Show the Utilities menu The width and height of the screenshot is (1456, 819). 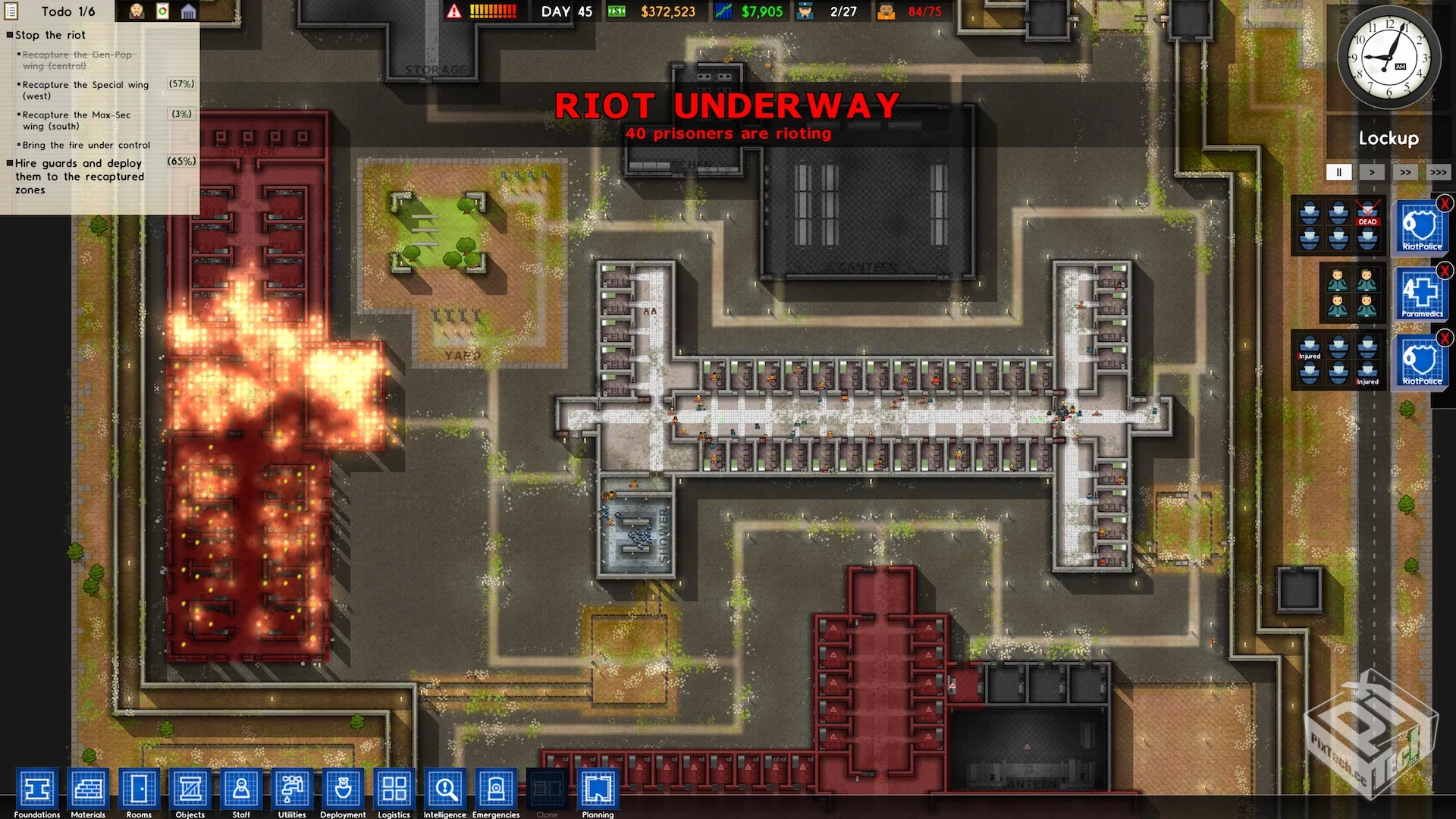tap(292, 790)
